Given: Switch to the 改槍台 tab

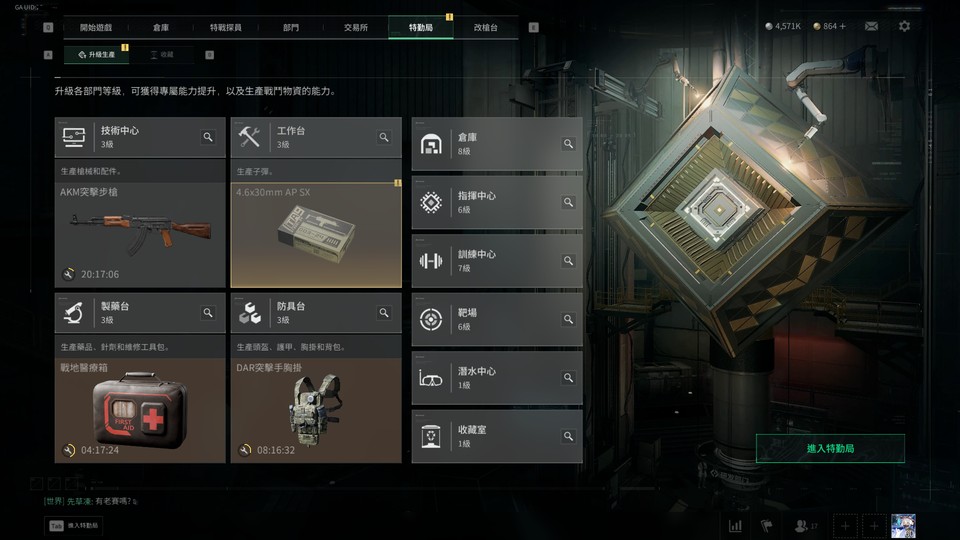Looking at the screenshot, I should [485, 27].
